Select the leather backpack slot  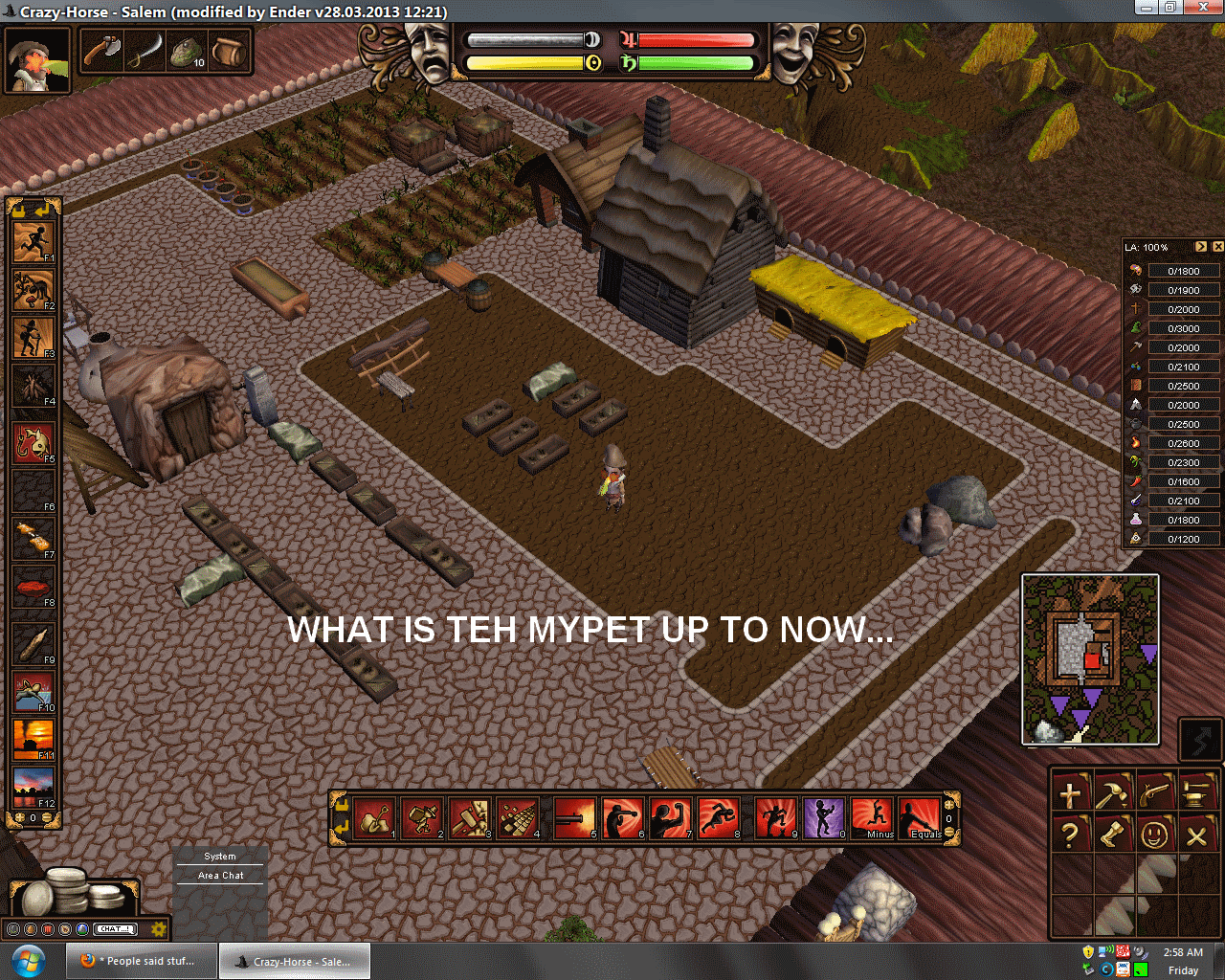pos(229,51)
